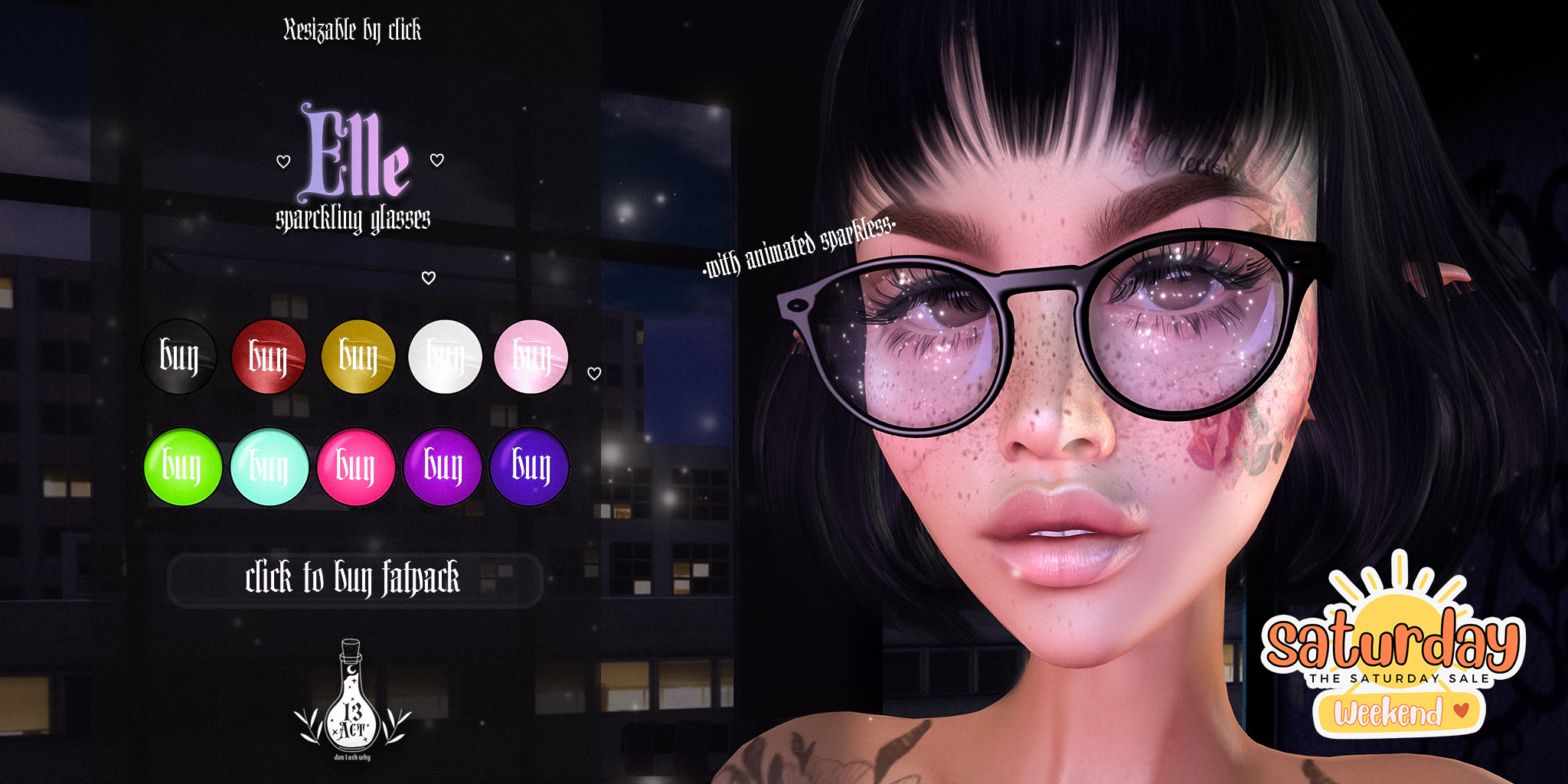The image size is (1568, 784).
Task: Buy the white color option
Action: pos(445,357)
